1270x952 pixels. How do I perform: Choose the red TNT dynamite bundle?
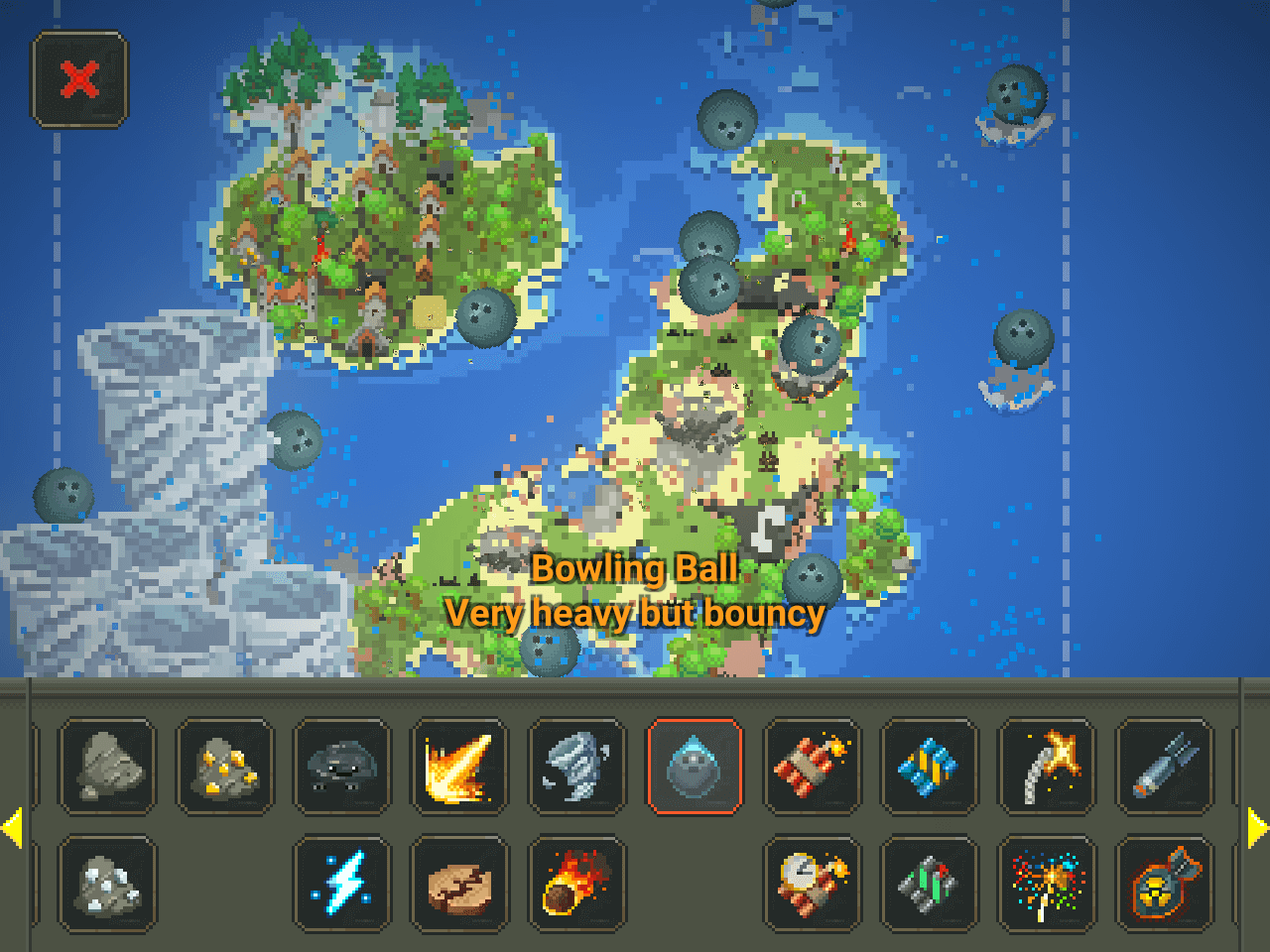[x=812, y=767]
